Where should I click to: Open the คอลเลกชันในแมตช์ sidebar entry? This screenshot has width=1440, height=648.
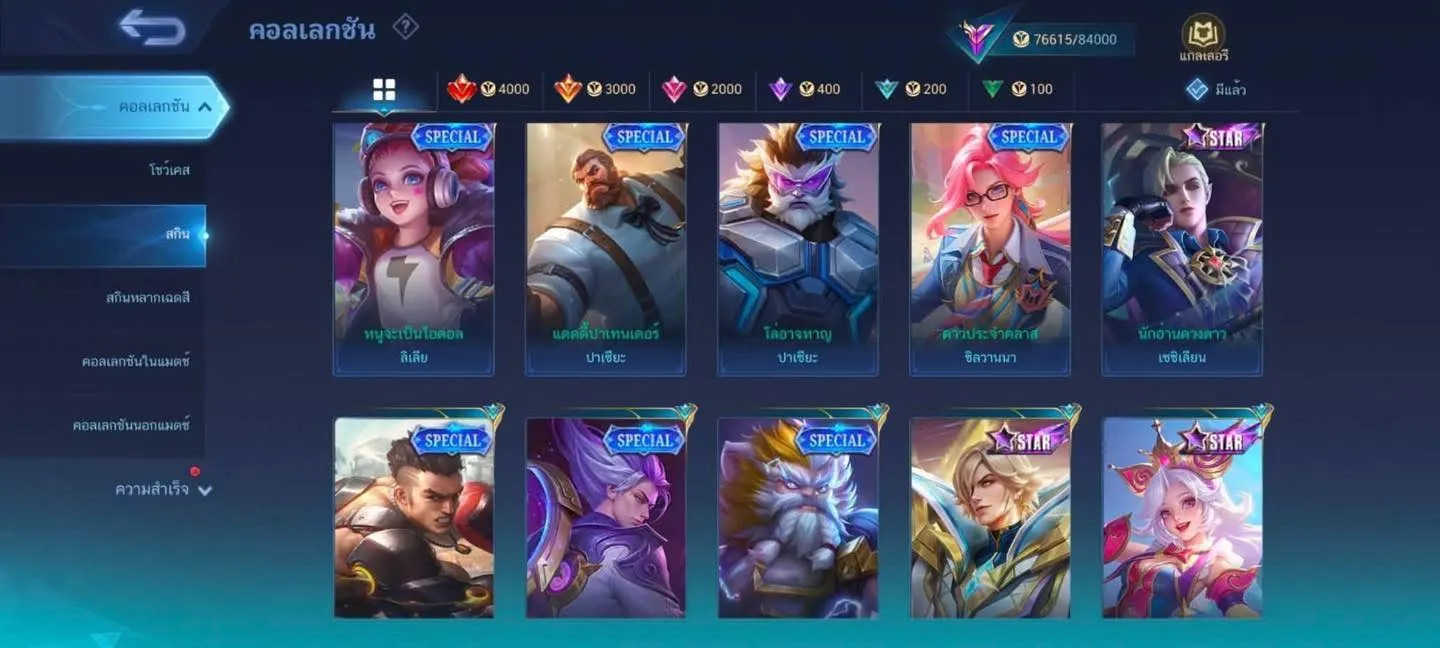click(135, 361)
